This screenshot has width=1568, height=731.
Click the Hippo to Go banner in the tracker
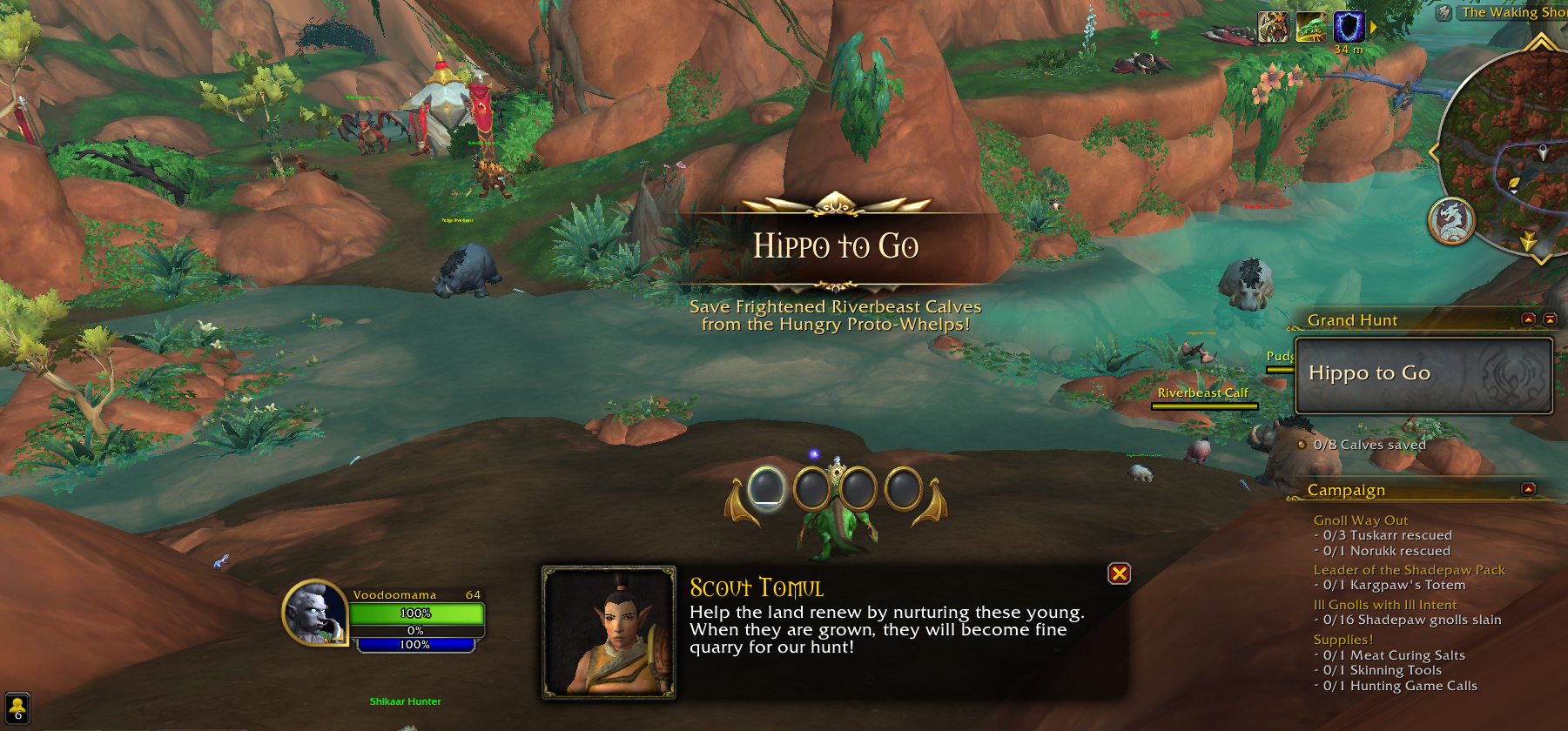[x=1423, y=372]
